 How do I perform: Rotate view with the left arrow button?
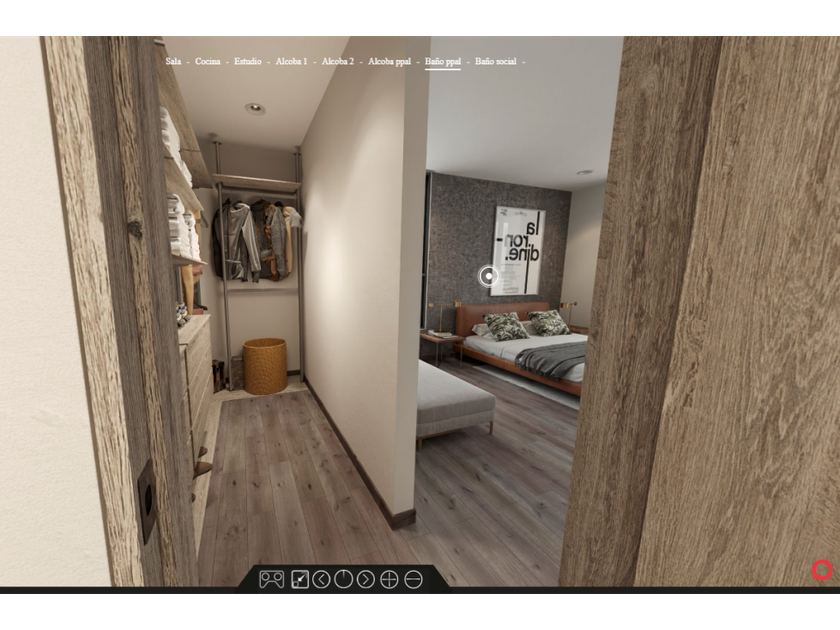click(321, 579)
